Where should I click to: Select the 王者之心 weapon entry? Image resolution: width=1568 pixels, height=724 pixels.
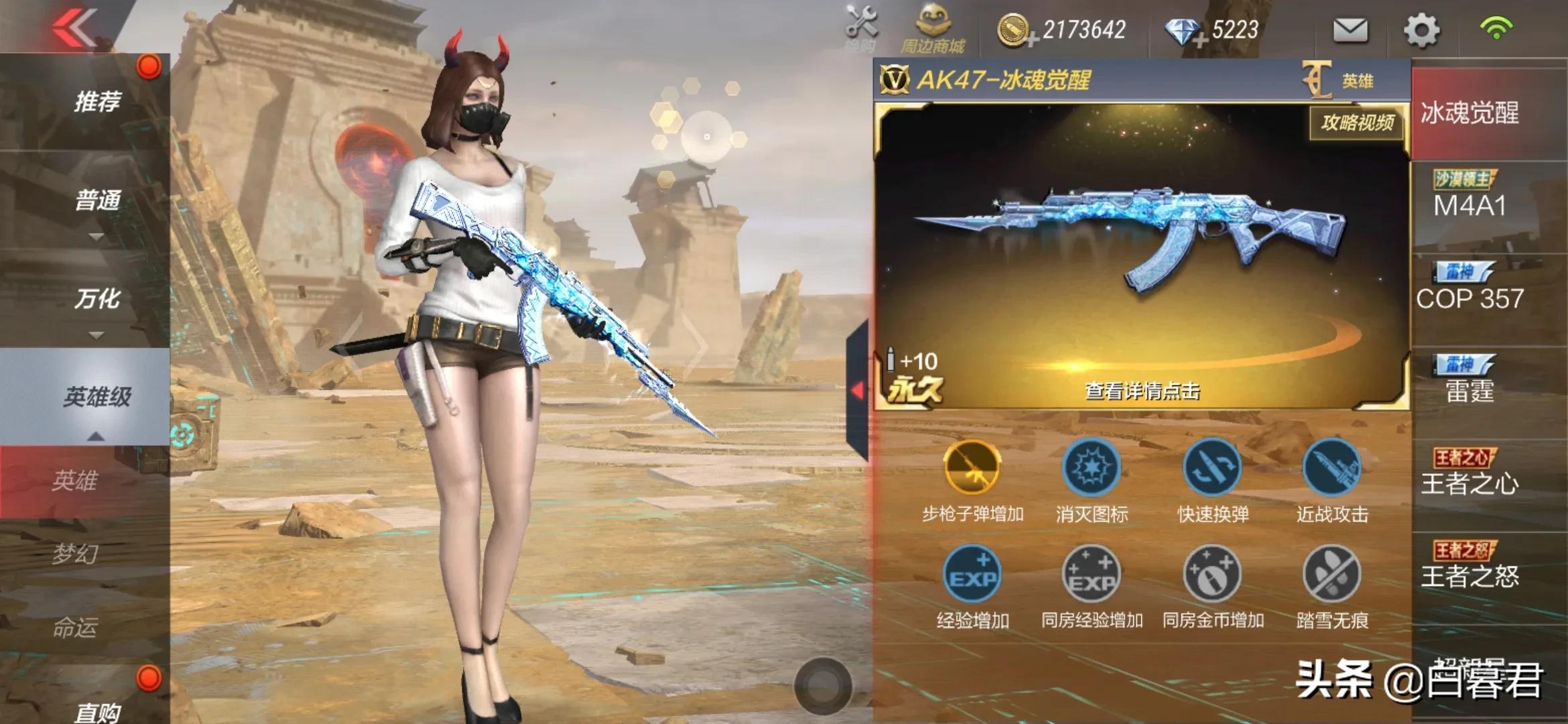pyautogui.click(x=1469, y=473)
